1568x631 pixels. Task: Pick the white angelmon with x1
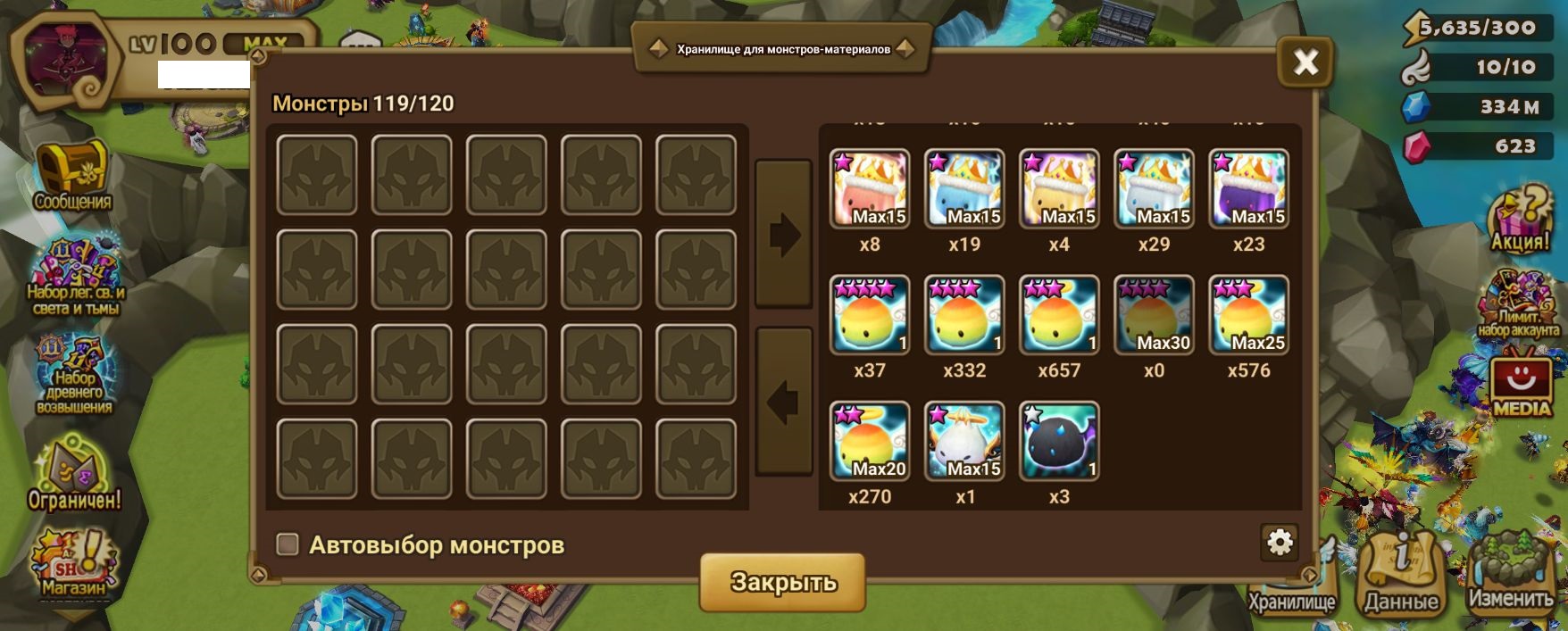point(964,441)
